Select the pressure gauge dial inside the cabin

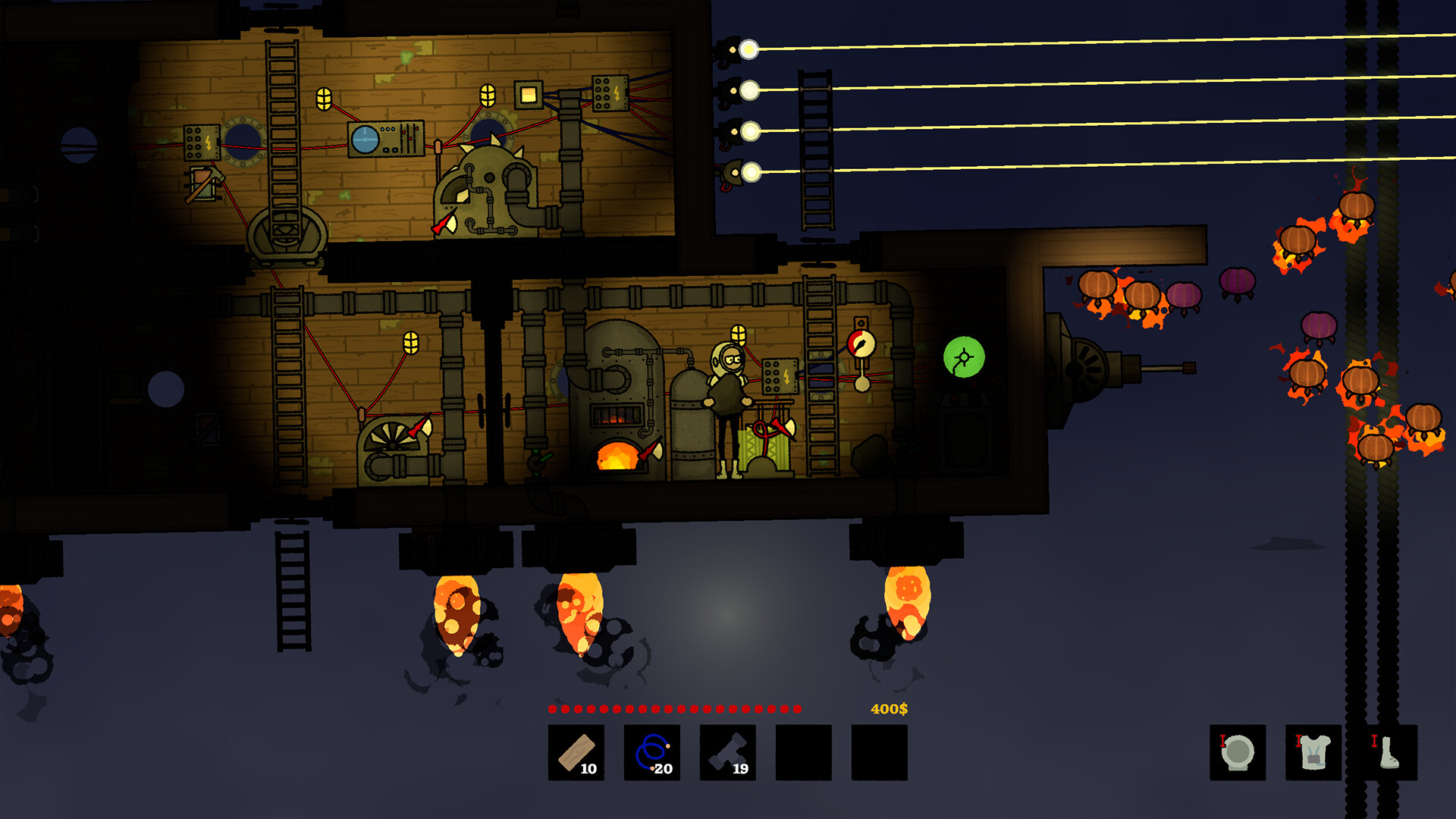click(861, 342)
